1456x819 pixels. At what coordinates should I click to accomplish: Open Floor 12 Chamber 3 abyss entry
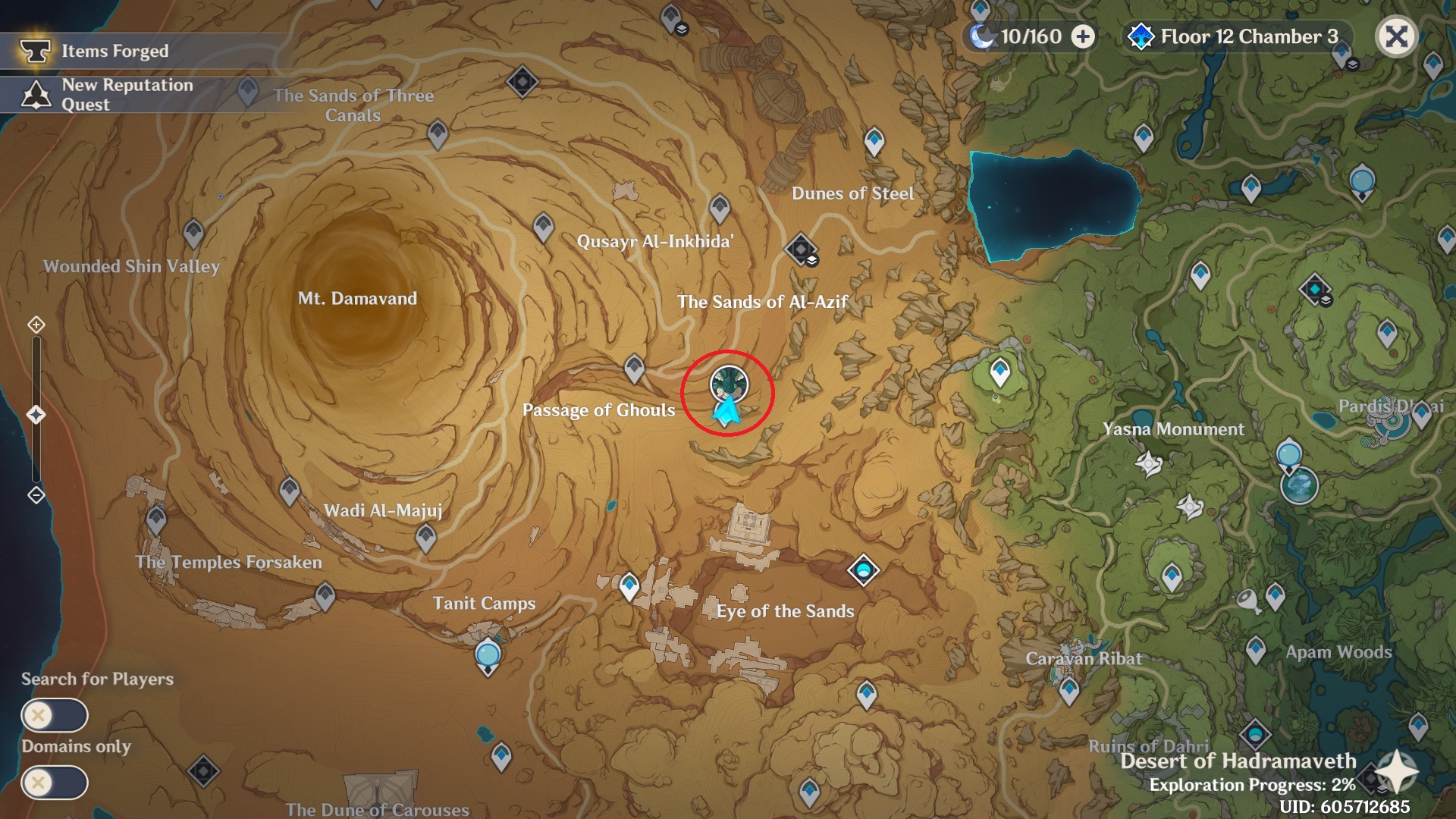[x=1244, y=36]
